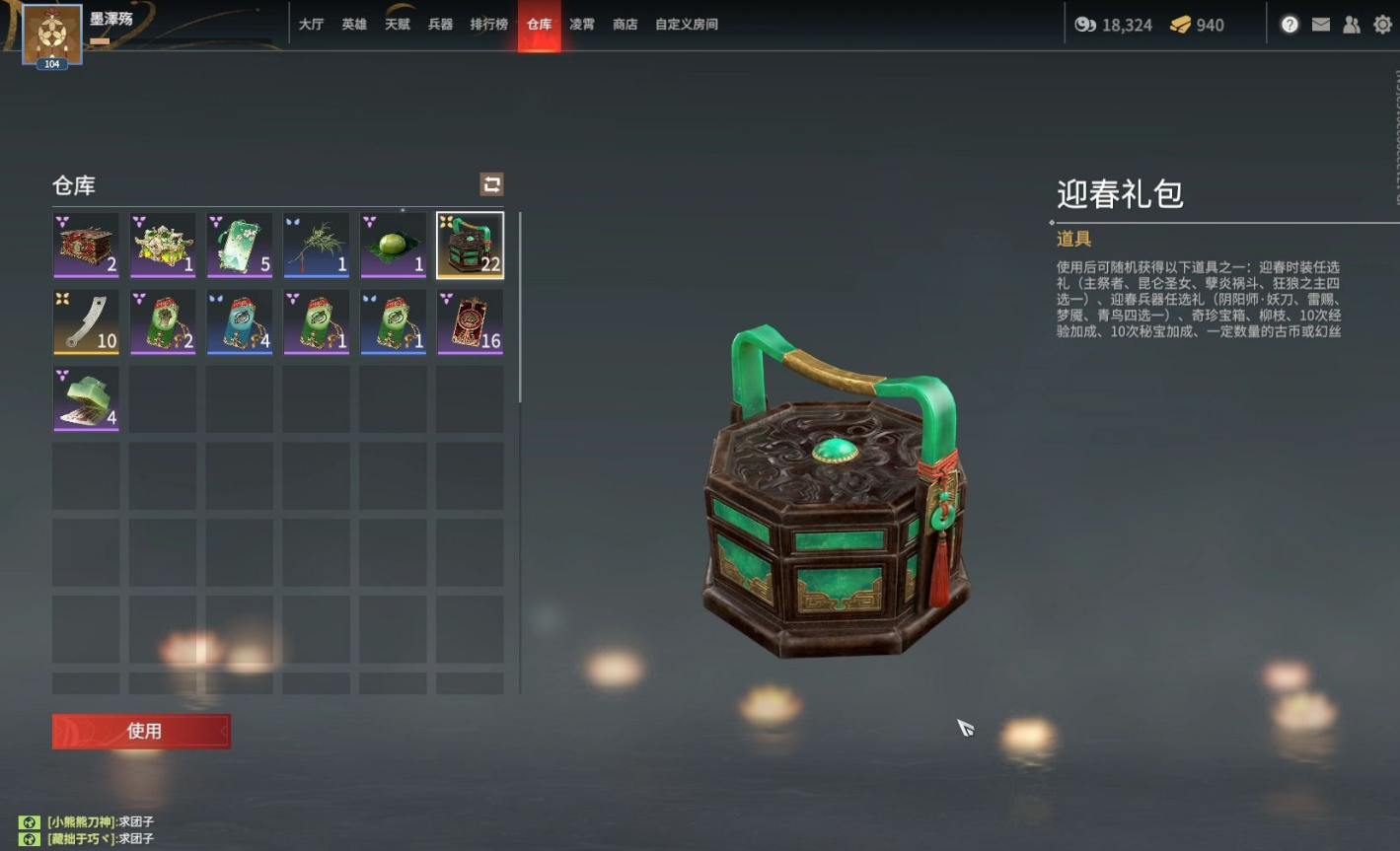Open the 排行榜 leaderboard tab
This screenshot has height=851, width=1400.
click(x=490, y=24)
